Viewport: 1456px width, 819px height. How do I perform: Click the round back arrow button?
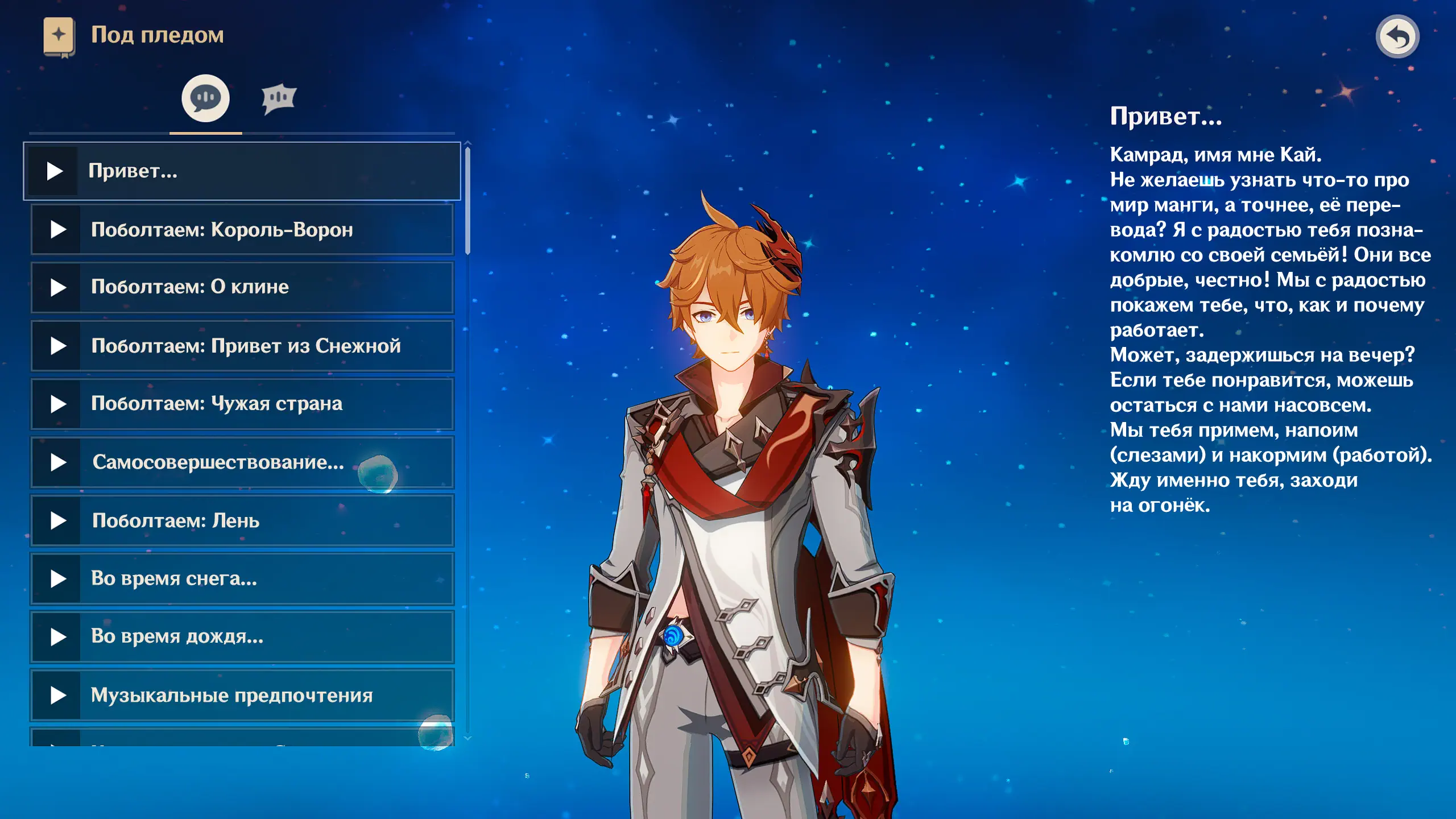coord(1397,37)
